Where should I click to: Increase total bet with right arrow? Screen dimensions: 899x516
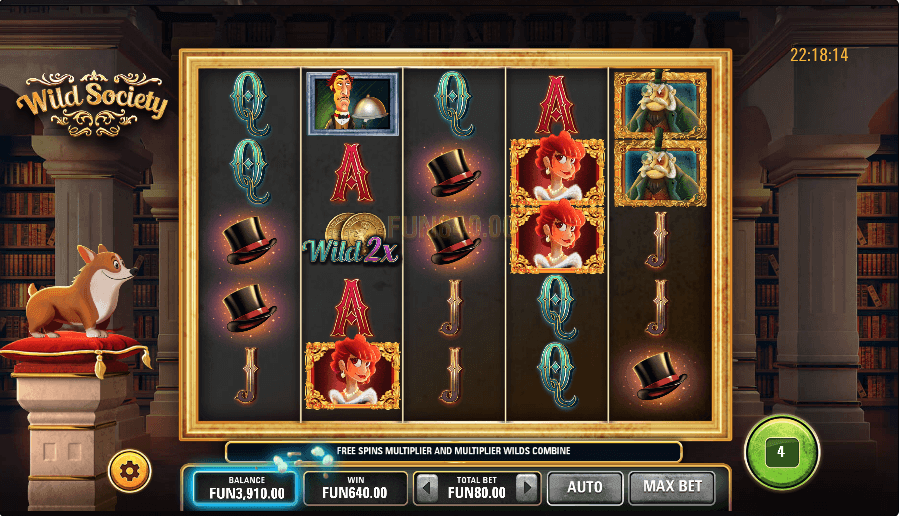tap(527, 489)
